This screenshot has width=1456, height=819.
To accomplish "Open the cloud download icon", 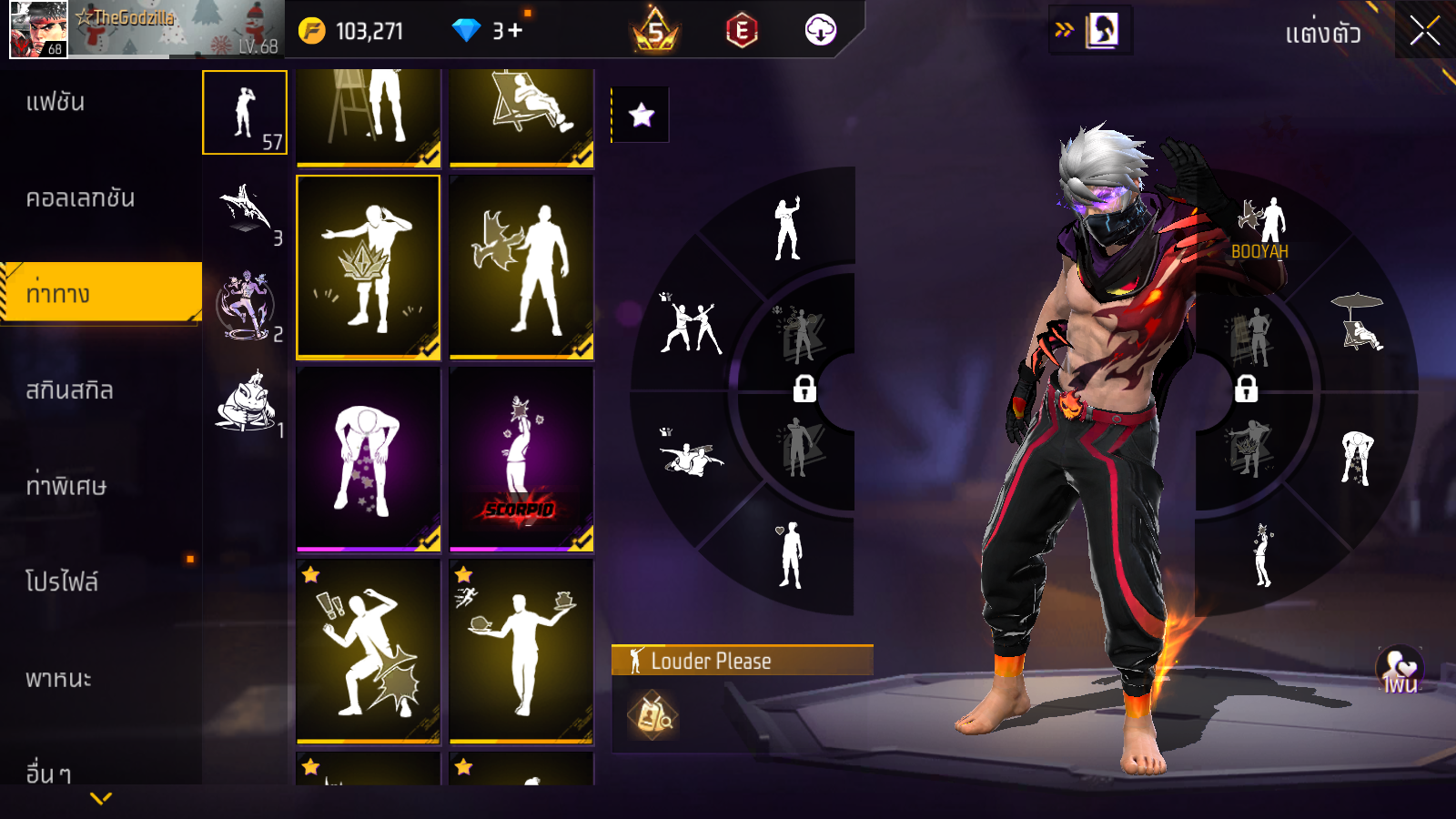I will coord(821,31).
